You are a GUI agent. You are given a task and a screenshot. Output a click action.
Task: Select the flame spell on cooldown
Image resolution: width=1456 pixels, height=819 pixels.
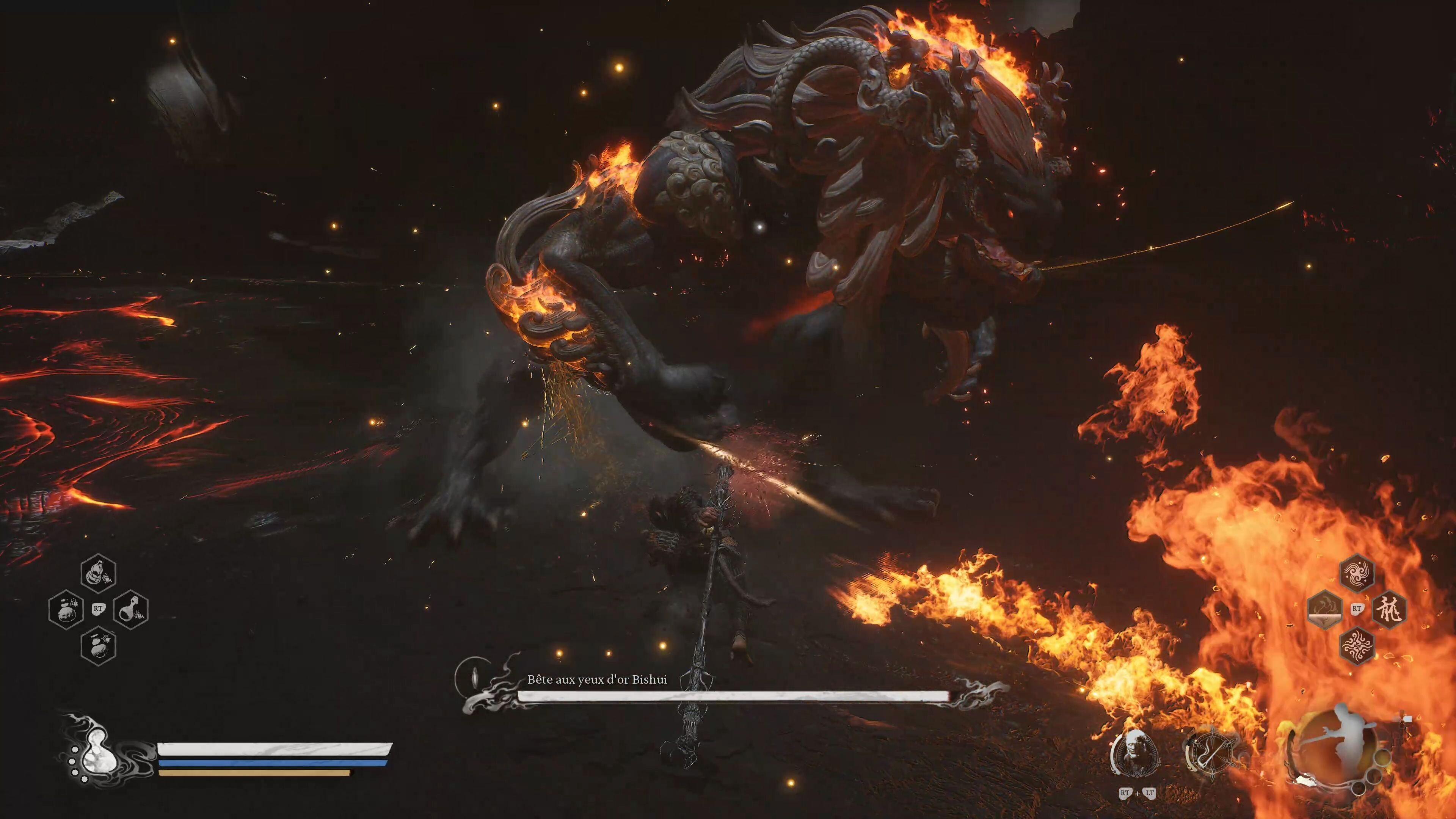click(1325, 609)
